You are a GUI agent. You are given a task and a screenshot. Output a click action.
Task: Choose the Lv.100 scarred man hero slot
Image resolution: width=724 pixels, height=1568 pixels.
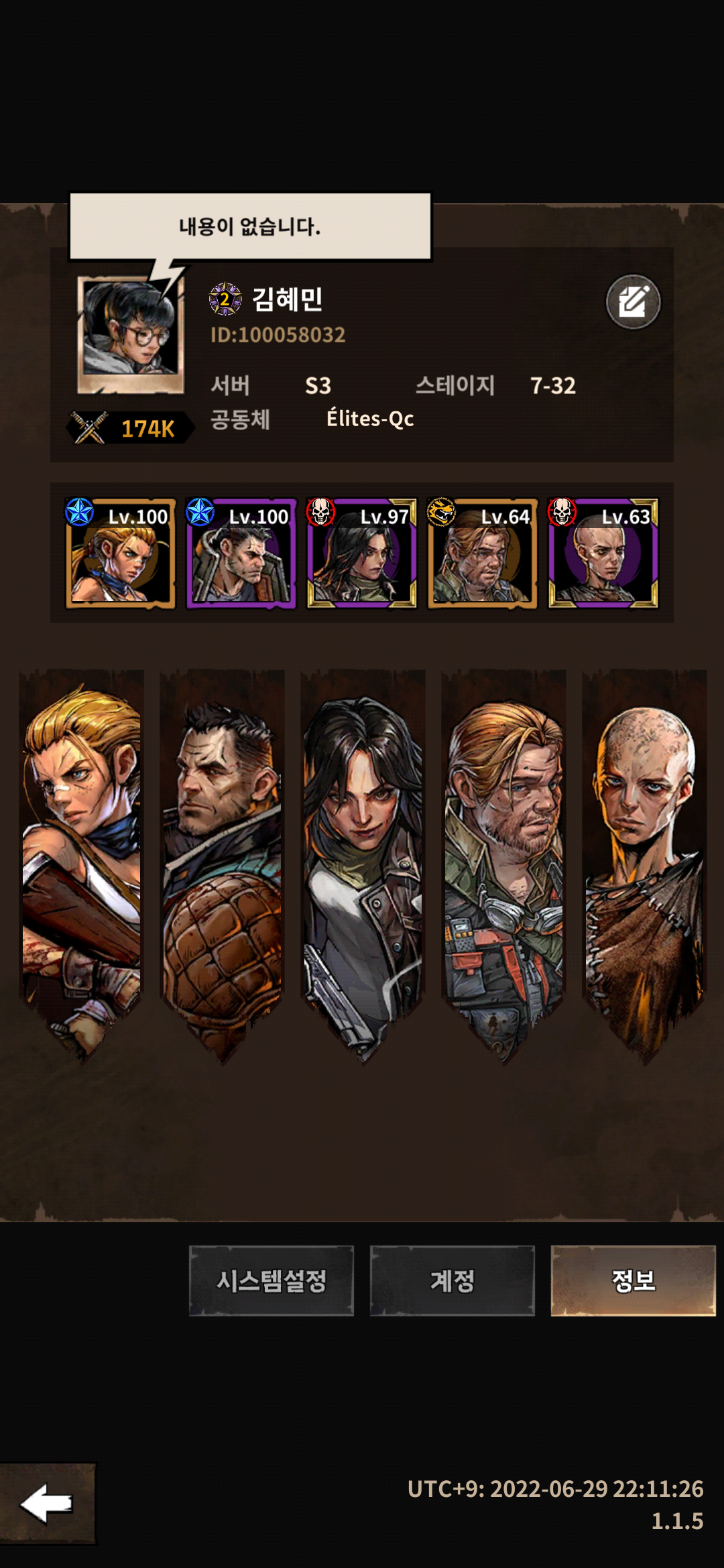point(241,553)
